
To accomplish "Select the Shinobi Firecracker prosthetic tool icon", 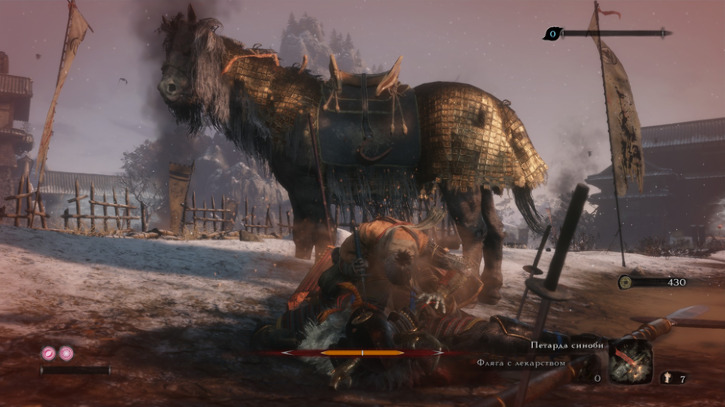I will [x=631, y=360].
